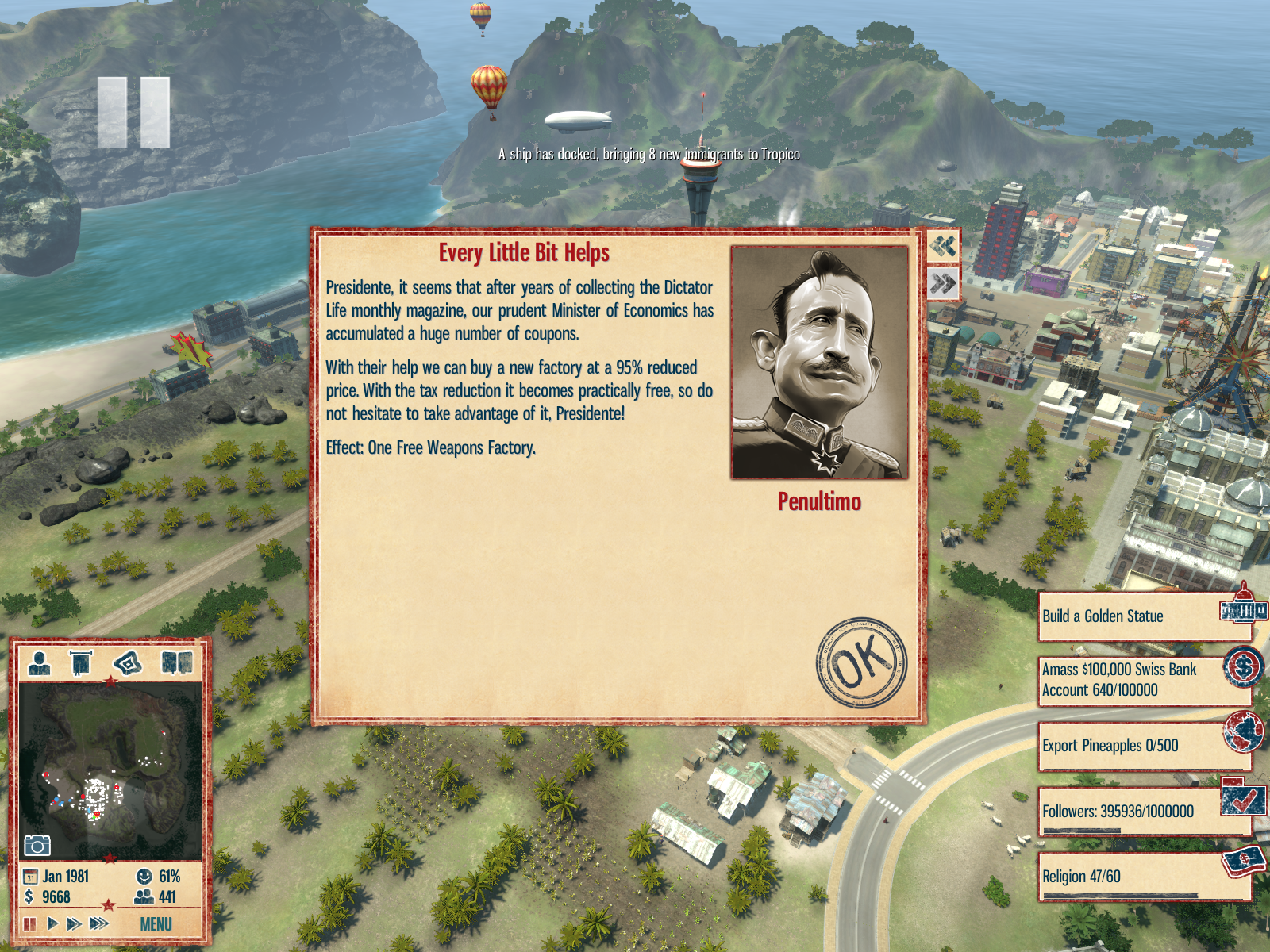Click the double left arrow above the portrait
Screen dimensions: 1270x952
coord(943,246)
